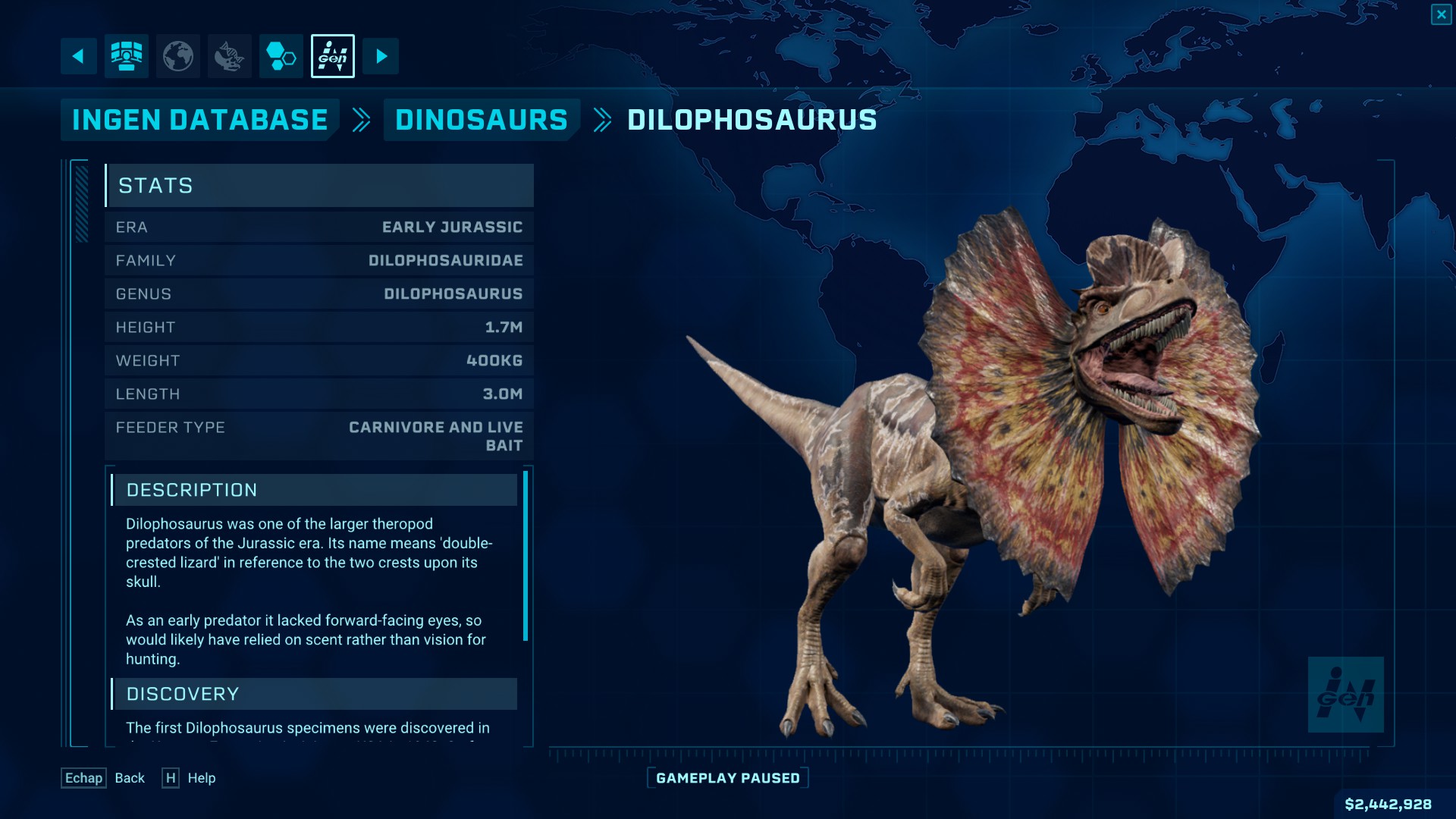Select the dinosaur DNA genome tab

(x=229, y=56)
